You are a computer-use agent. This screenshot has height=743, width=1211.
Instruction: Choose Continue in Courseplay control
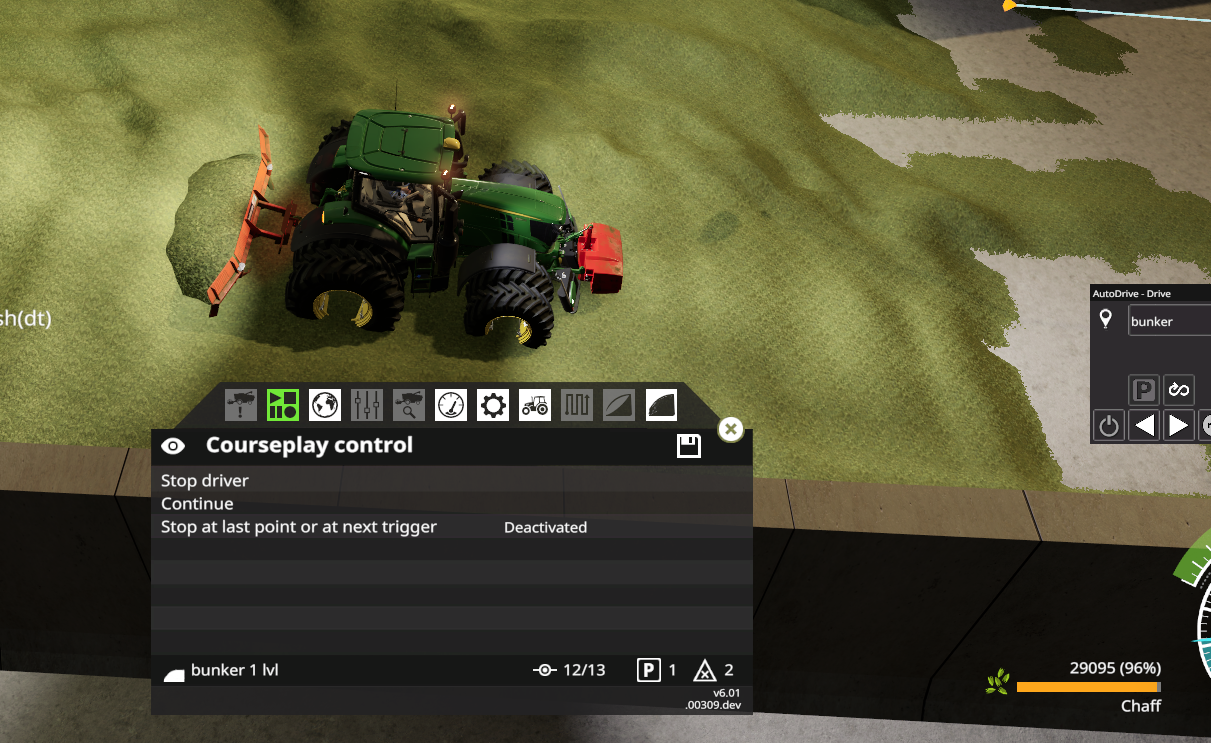(x=198, y=504)
